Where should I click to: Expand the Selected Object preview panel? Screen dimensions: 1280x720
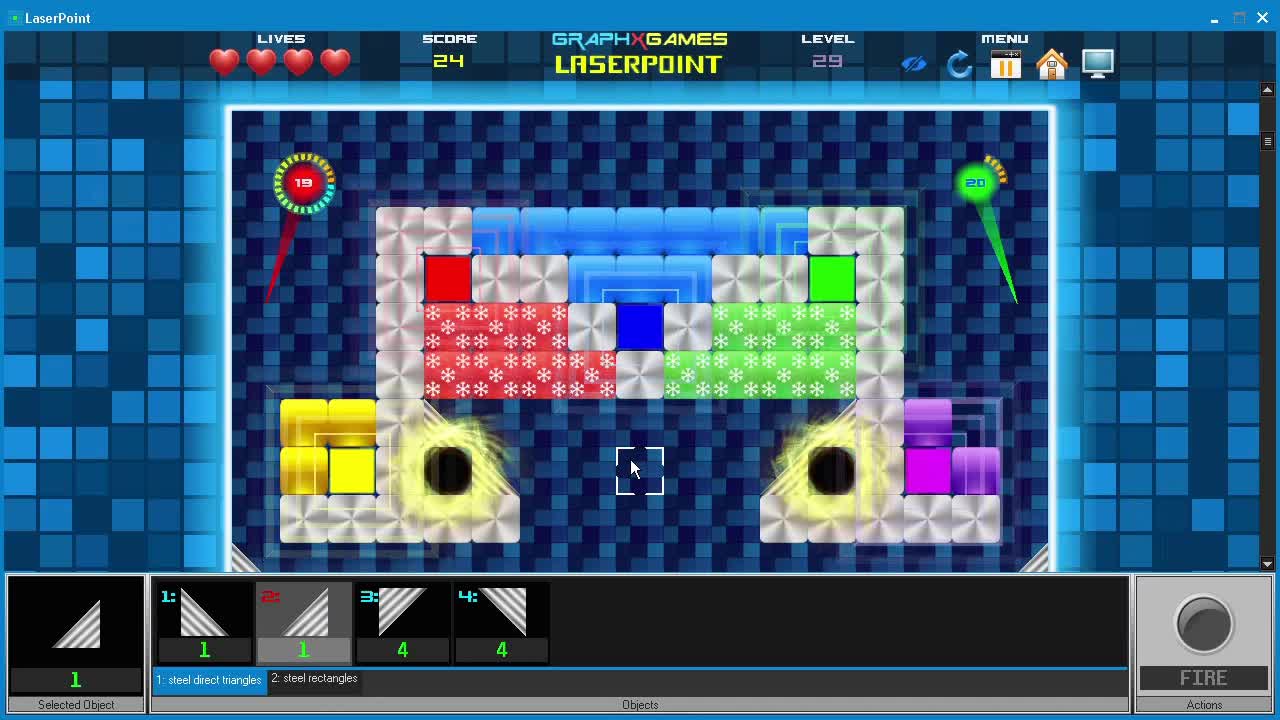75,625
